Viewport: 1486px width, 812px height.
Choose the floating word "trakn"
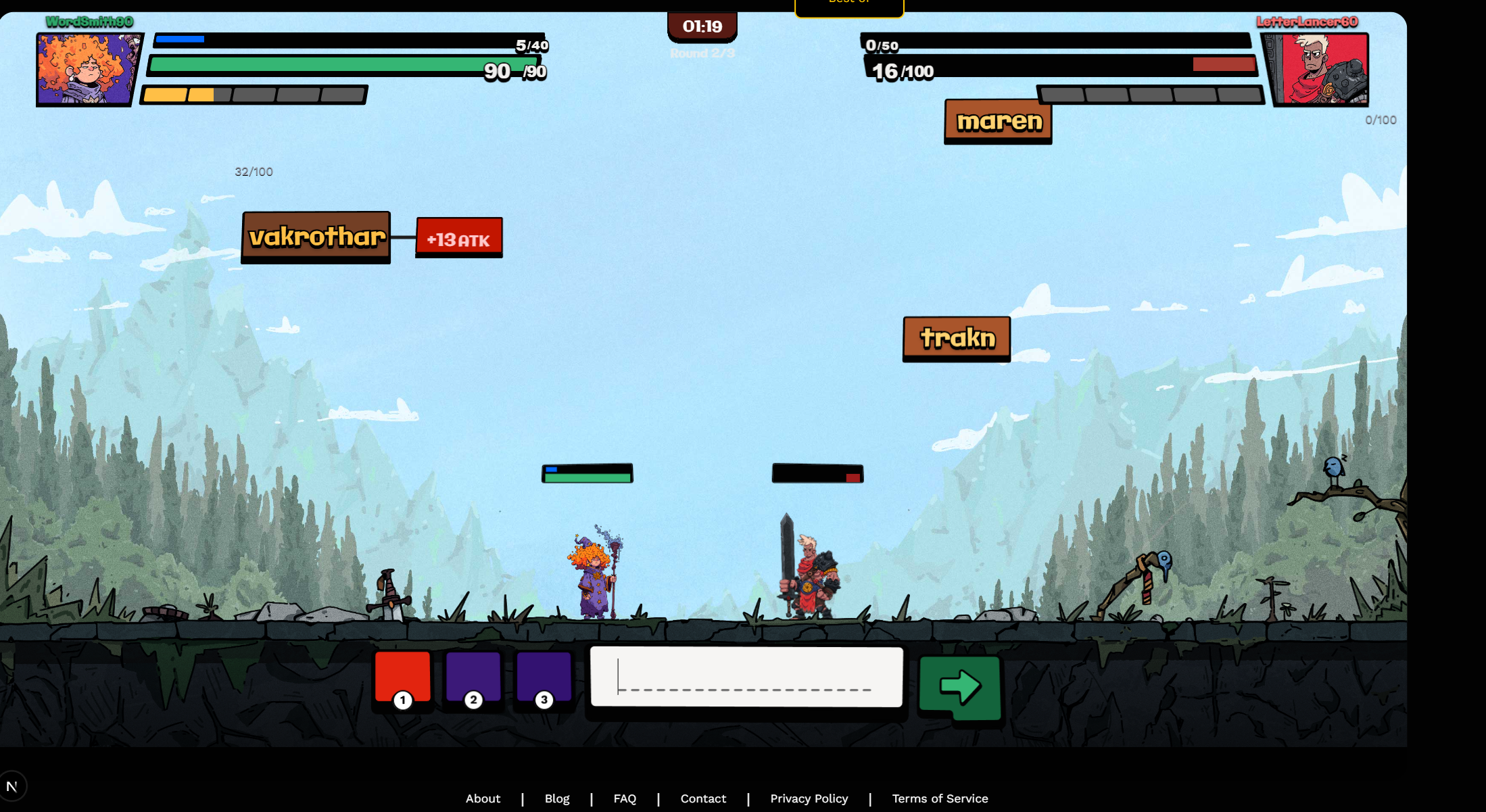[x=957, y=338]
